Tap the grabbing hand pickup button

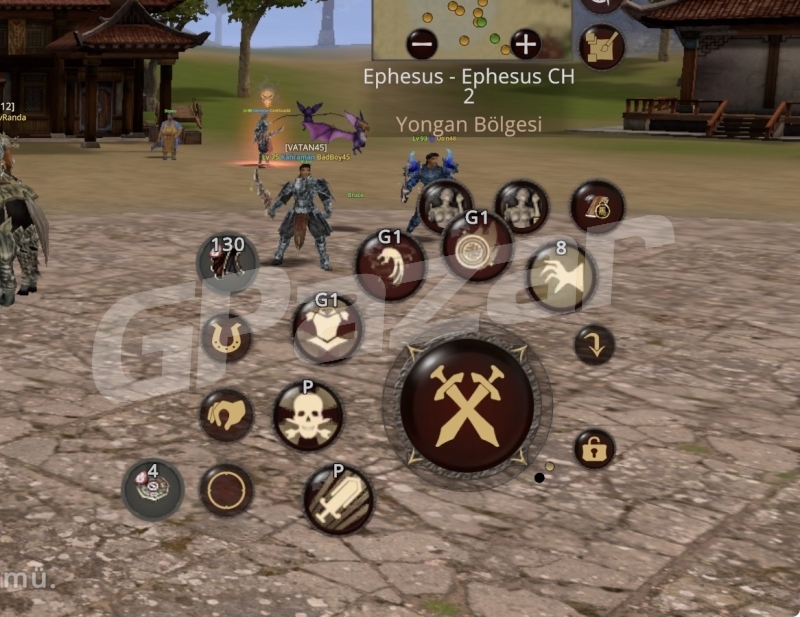point(226,415)
